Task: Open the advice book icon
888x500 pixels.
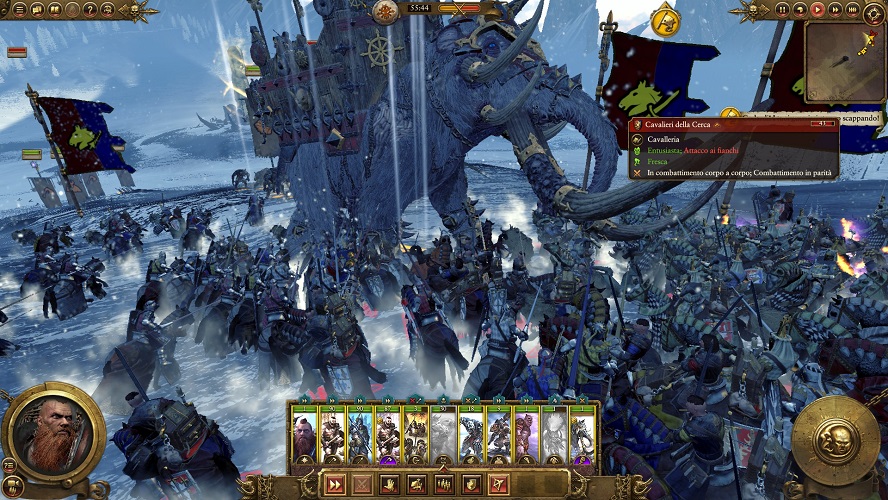Action: pyautogui.click(x=54, y=10)
